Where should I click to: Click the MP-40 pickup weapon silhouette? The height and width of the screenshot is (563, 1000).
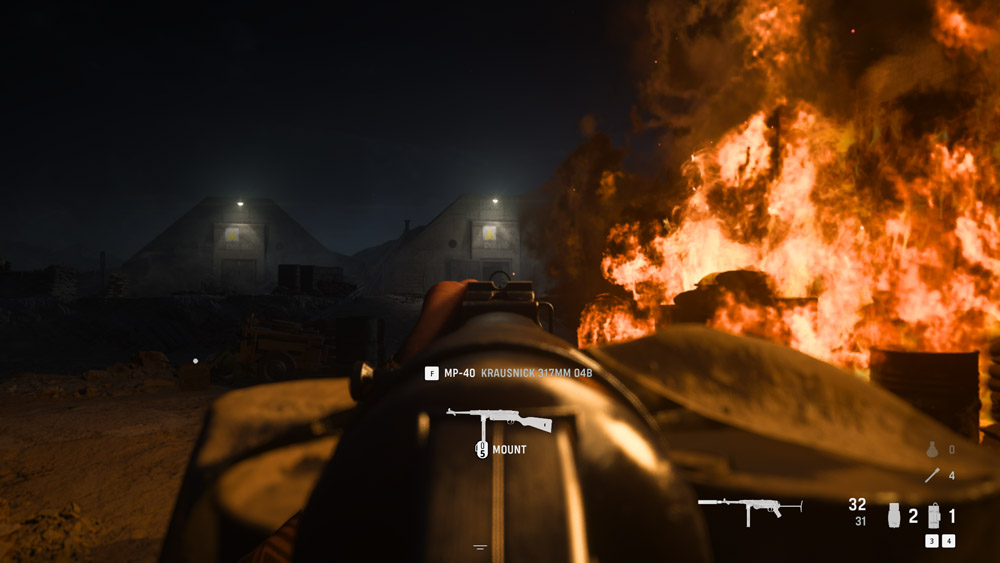click(498, 420)
